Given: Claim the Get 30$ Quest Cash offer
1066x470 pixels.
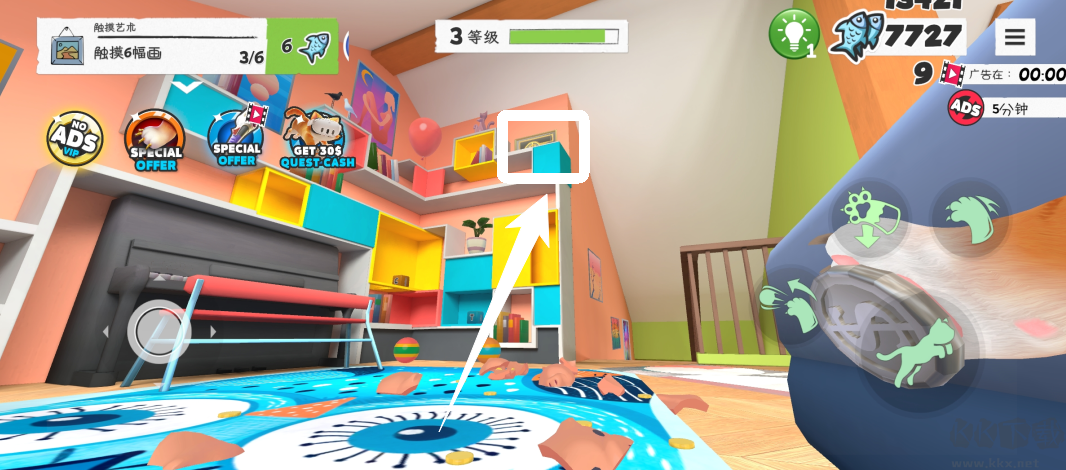Looking at the screenshot, I should (x=316, y=137).
